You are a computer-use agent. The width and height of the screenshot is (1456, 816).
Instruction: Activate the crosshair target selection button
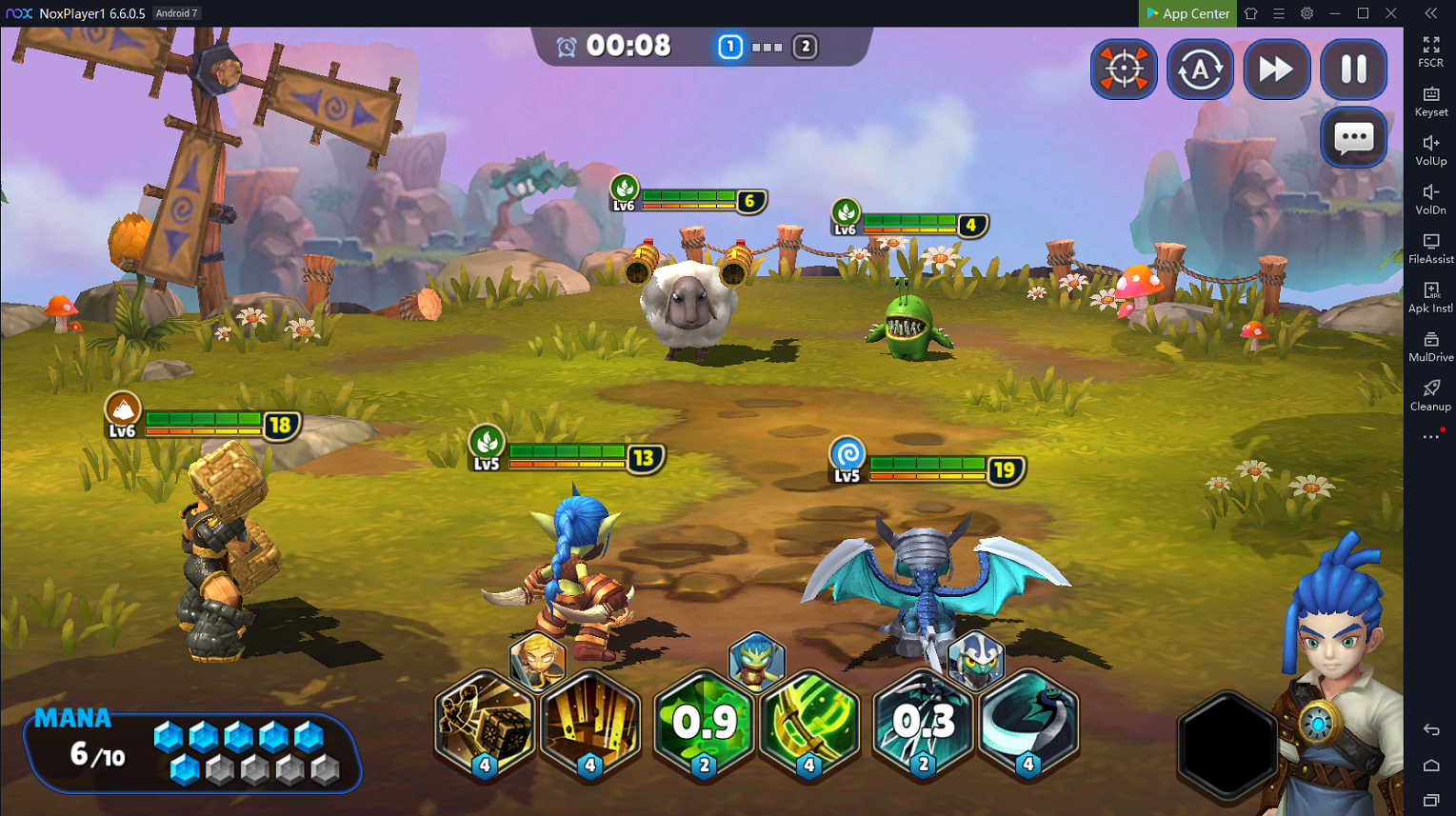(1124, 70)
